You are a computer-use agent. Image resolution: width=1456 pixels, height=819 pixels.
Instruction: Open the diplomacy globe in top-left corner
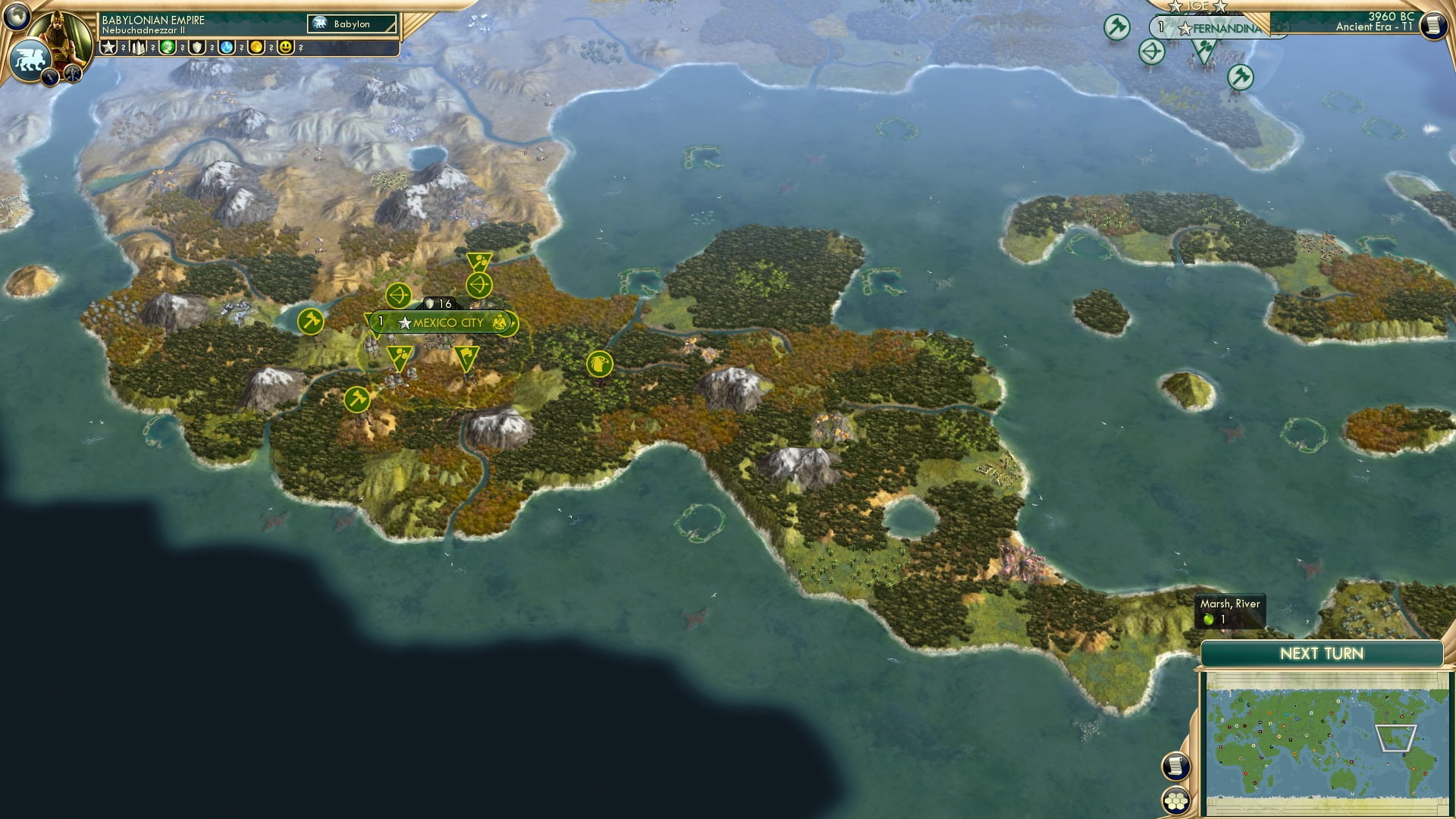click(17, 17)
